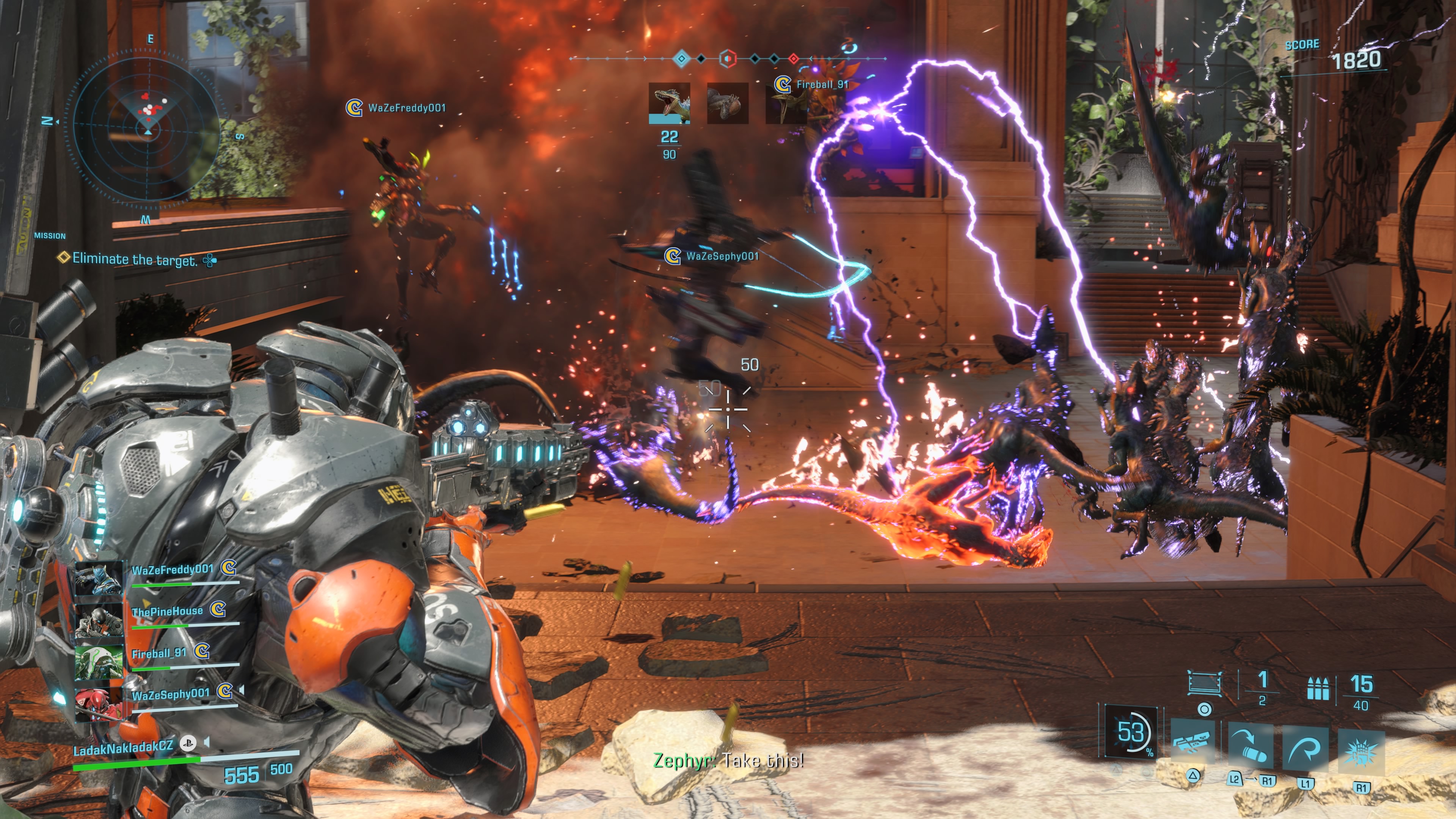
Task: Select the Pachycephalosaurus target portrait
Action: (x=728, y=103)
